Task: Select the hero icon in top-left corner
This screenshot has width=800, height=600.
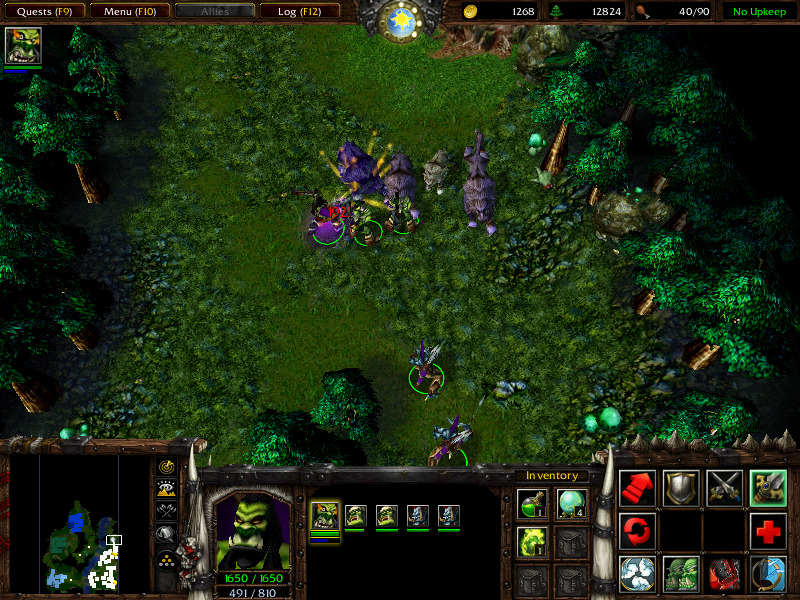Action: tap(23, 46)
